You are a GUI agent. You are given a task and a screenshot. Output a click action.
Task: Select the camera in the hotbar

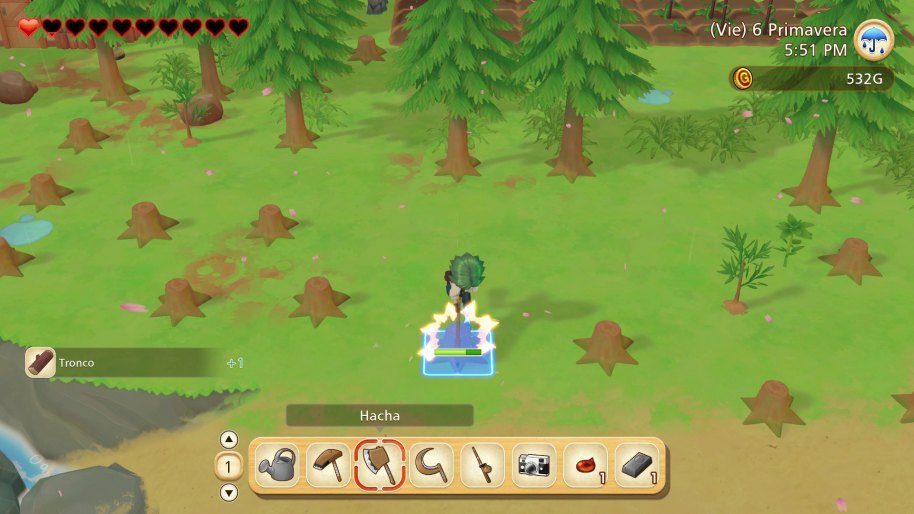coord(534,465)
